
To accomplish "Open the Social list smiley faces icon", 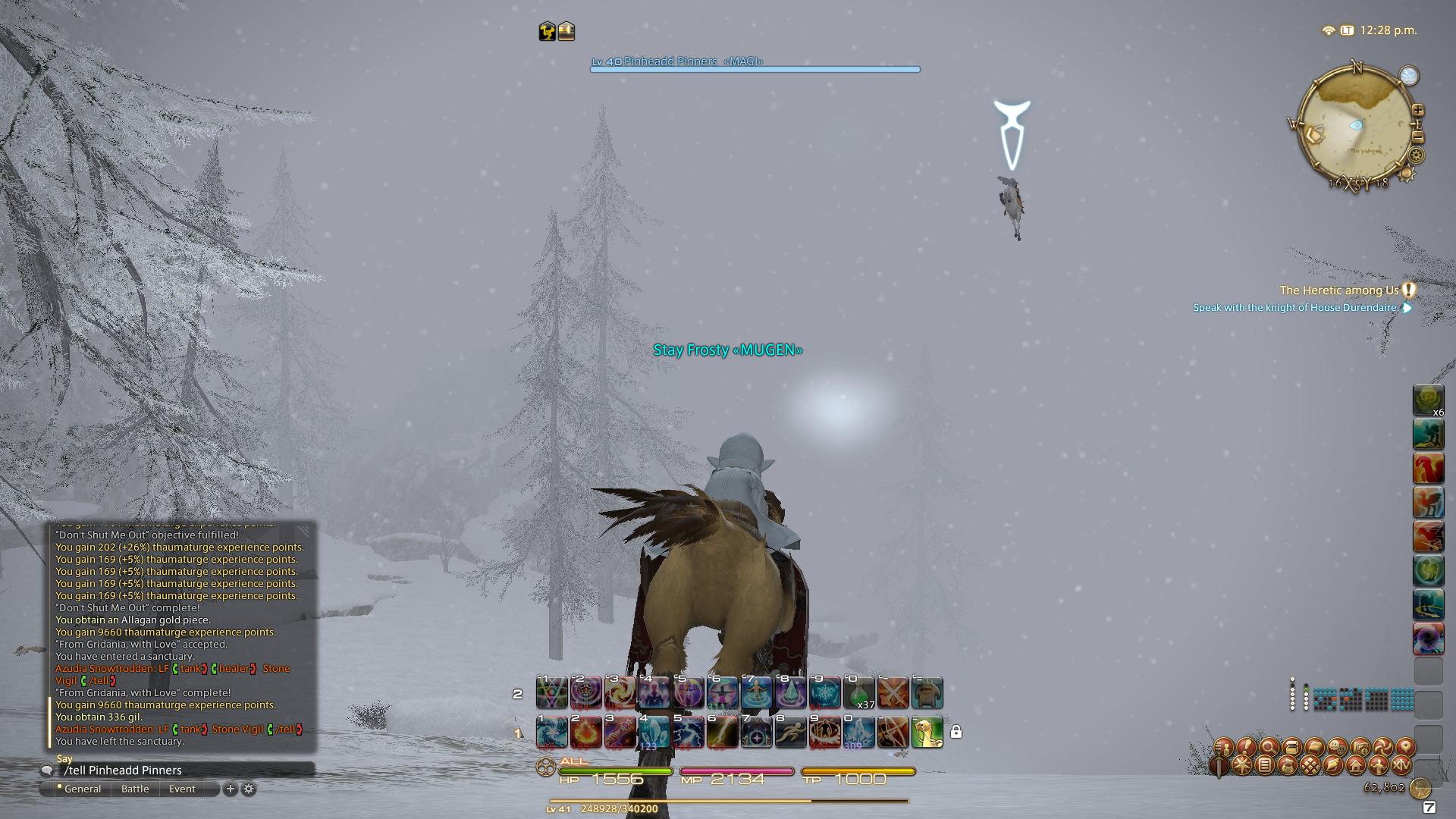I will (1338, 747).
